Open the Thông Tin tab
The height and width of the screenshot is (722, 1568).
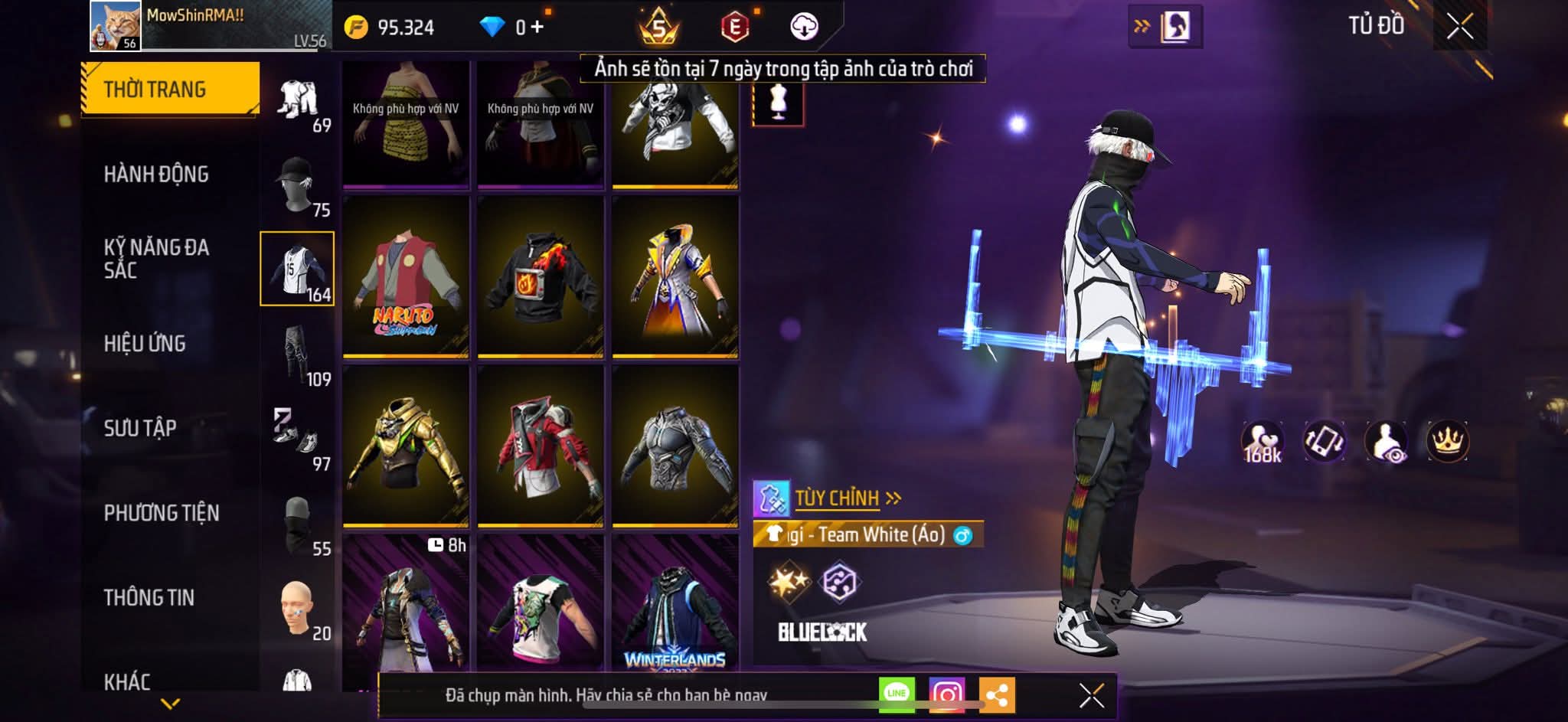tap(149, 598)
